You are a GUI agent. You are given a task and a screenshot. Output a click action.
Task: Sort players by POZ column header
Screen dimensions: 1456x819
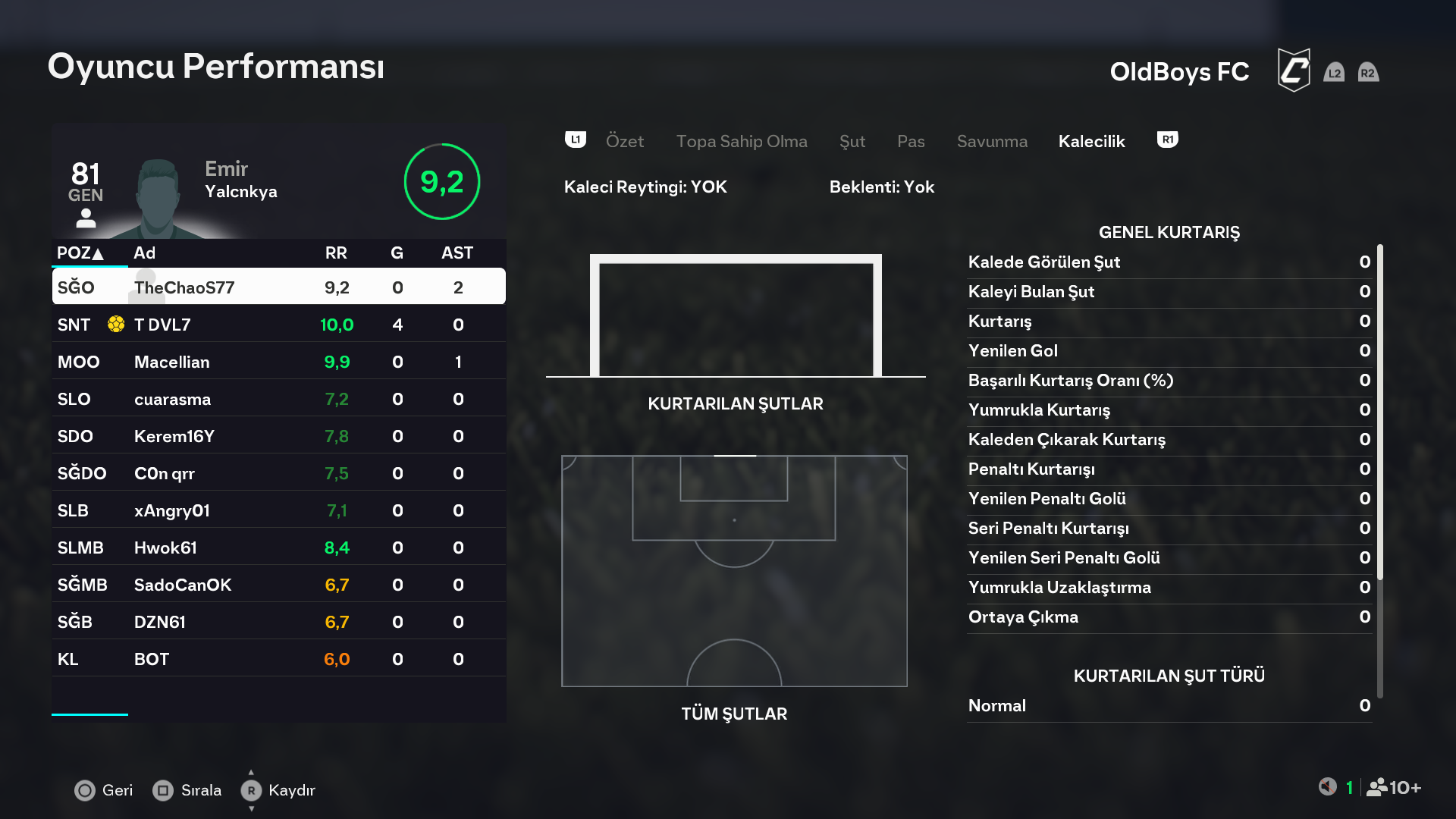coord(80,253)
